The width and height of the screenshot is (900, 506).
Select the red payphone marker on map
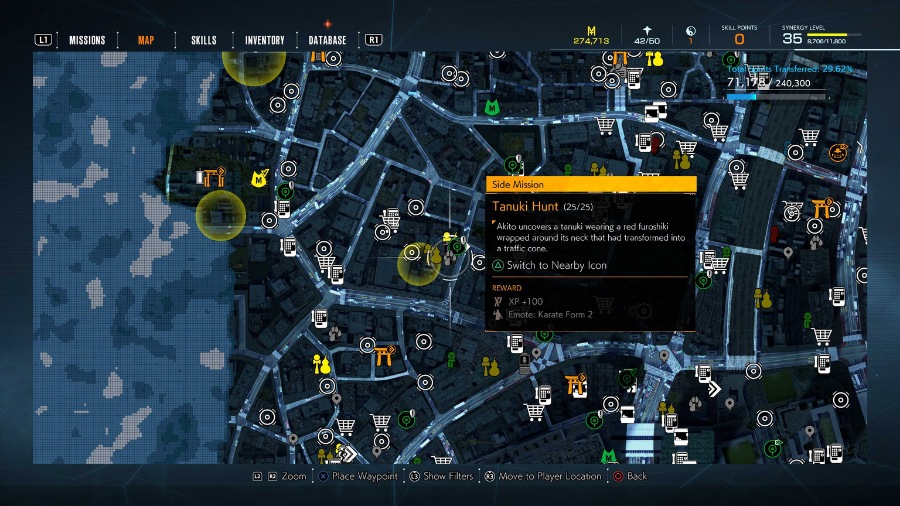tap(655, 146)
